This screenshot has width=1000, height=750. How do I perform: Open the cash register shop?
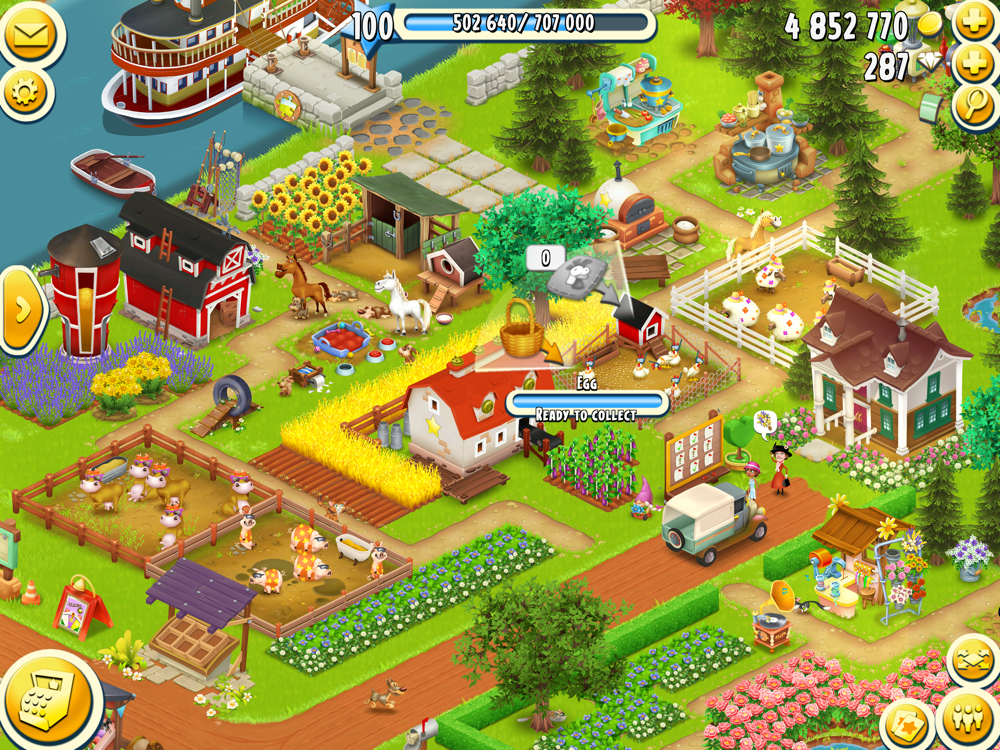pos(46,701)
